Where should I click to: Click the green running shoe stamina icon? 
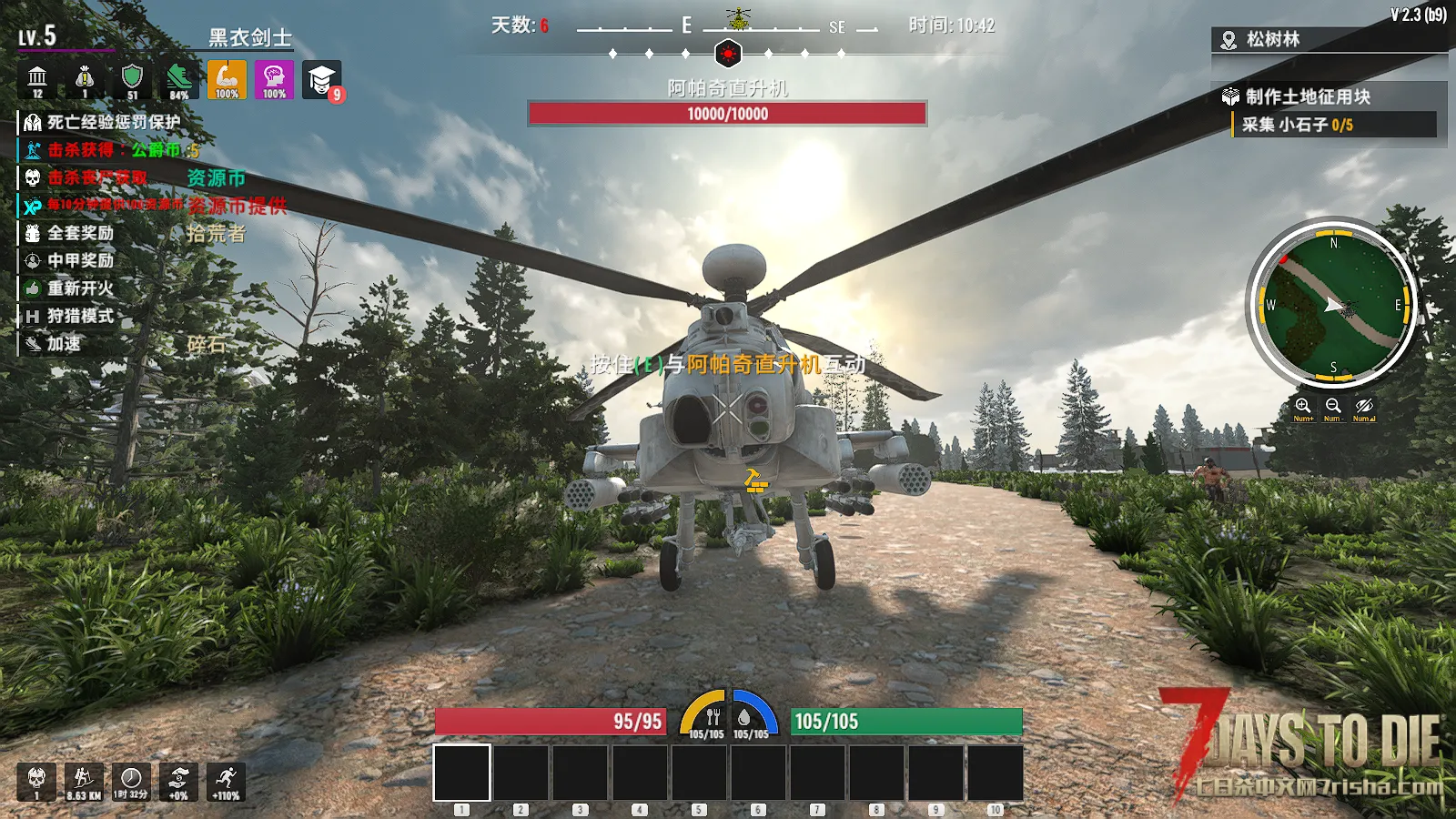coord(179,80)
